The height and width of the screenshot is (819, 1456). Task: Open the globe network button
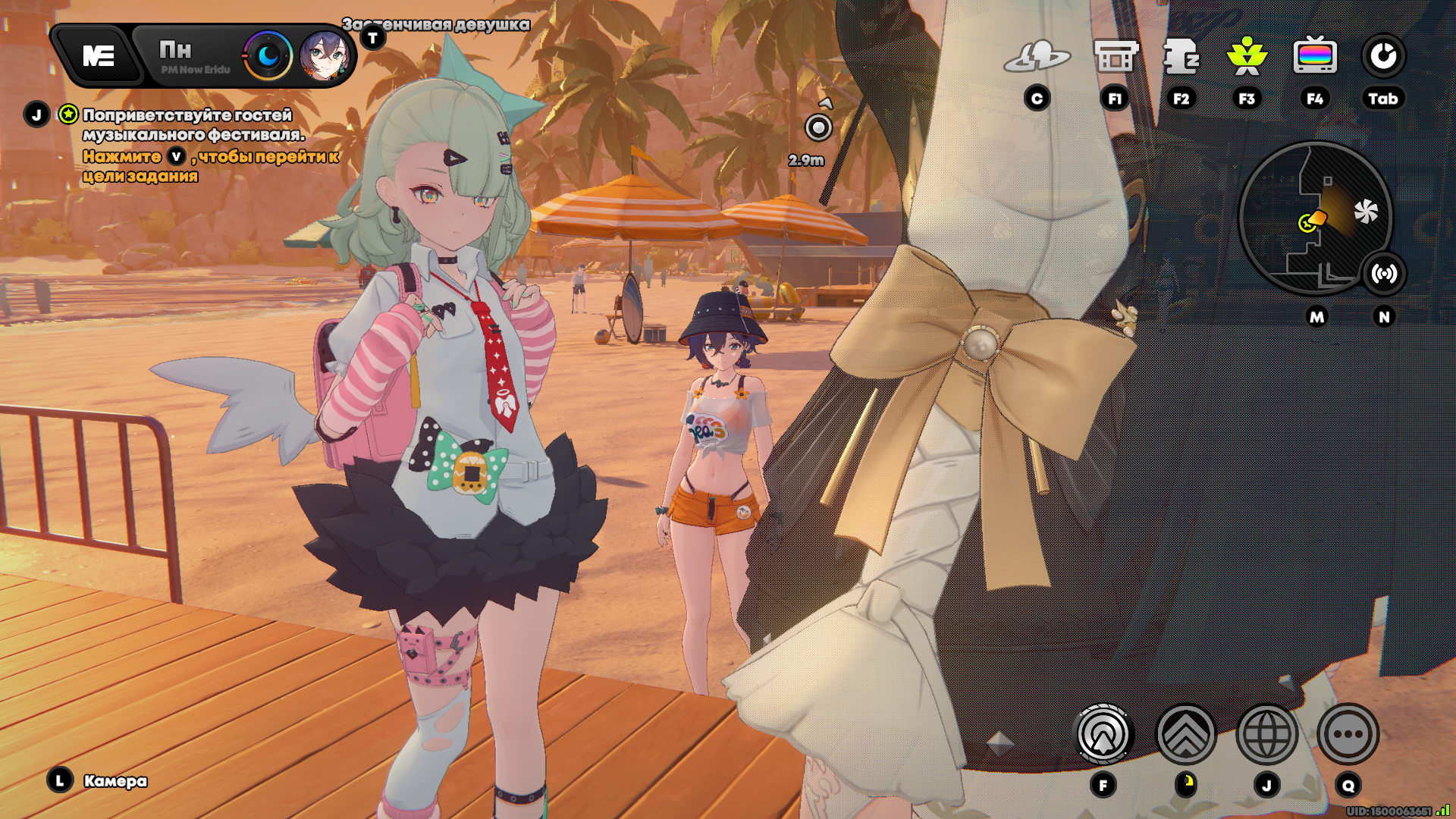1266,734
